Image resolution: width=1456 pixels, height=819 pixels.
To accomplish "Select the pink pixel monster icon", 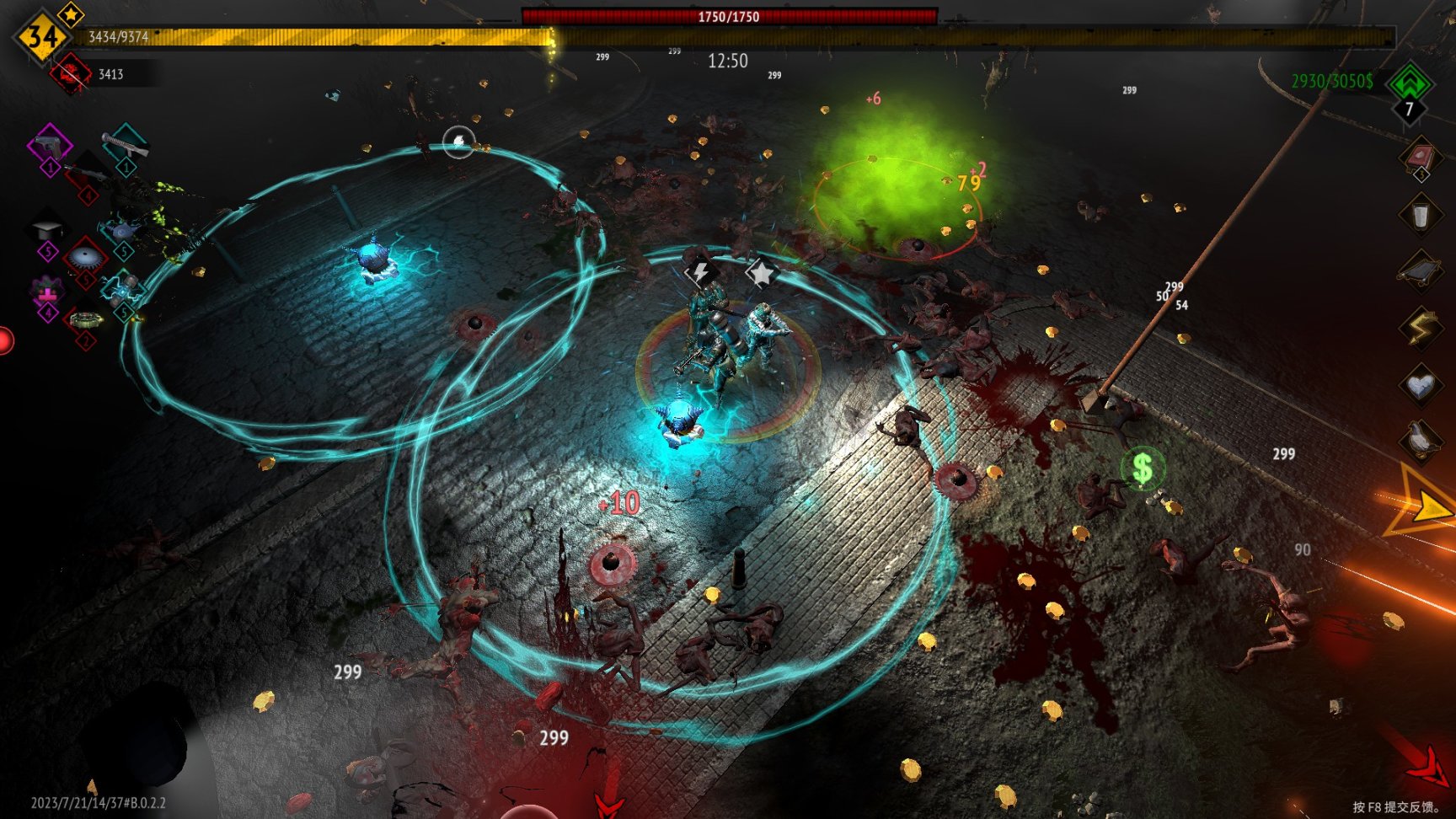I will point(47,292).
